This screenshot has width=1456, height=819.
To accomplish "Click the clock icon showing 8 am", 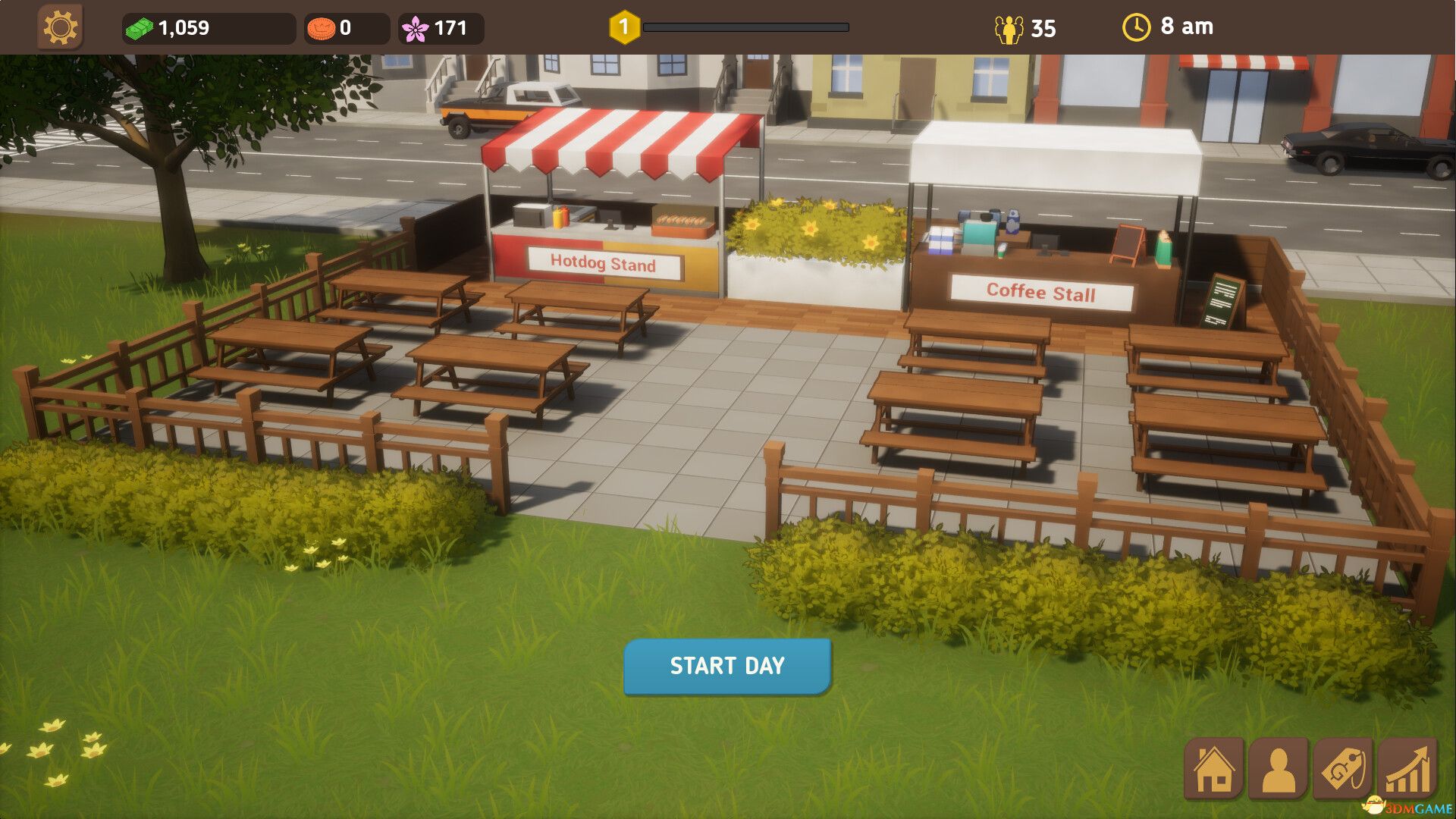I will point(1135,27).
